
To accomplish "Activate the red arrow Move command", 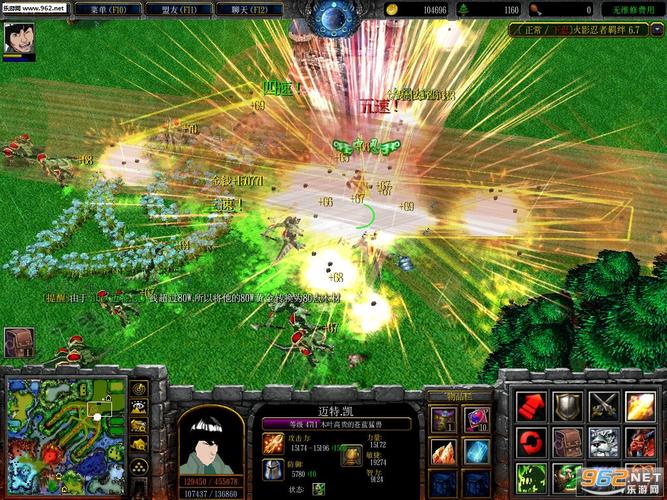I will (531, 405).
